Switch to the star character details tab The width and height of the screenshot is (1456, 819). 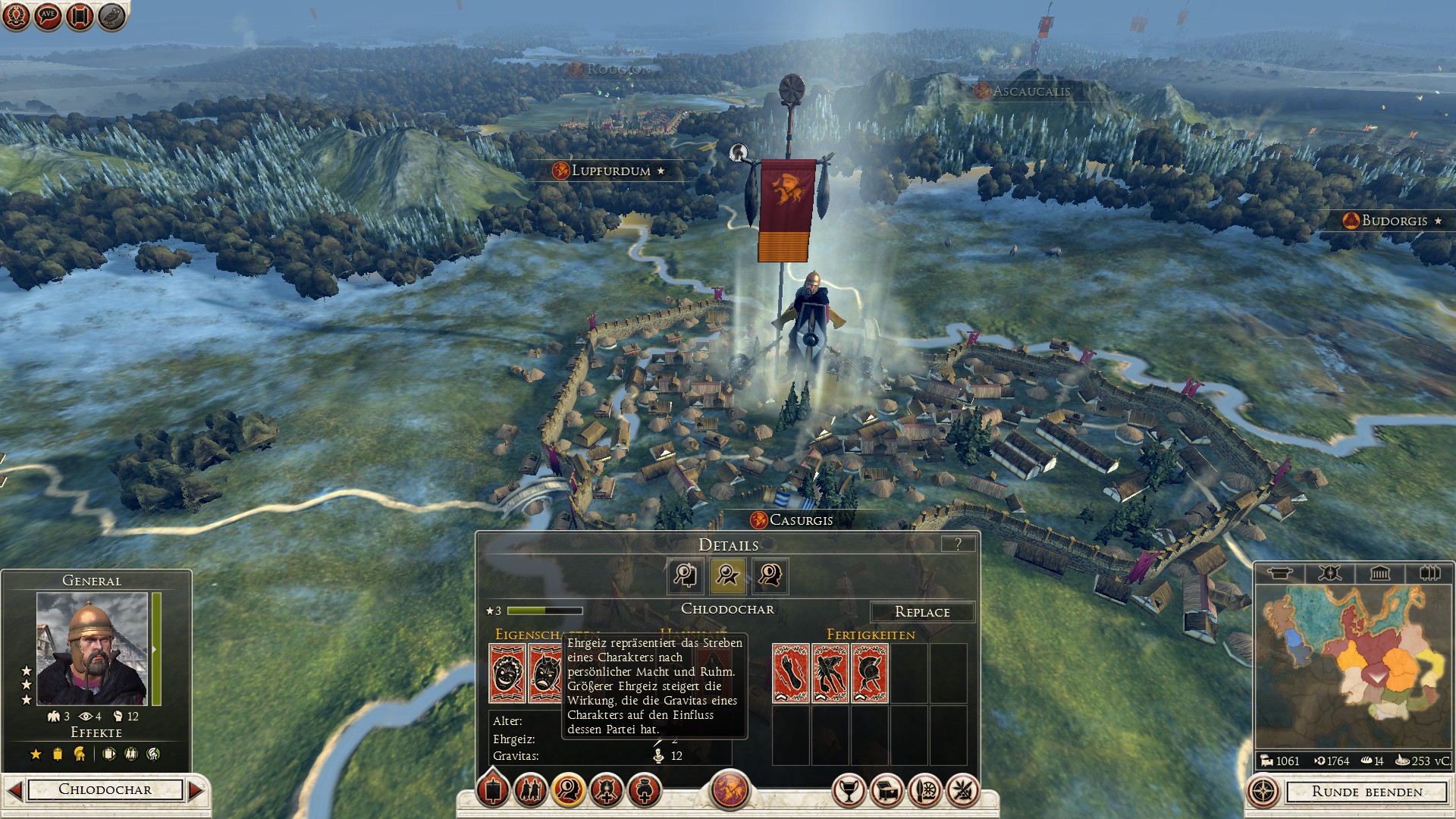coord(727,576)
